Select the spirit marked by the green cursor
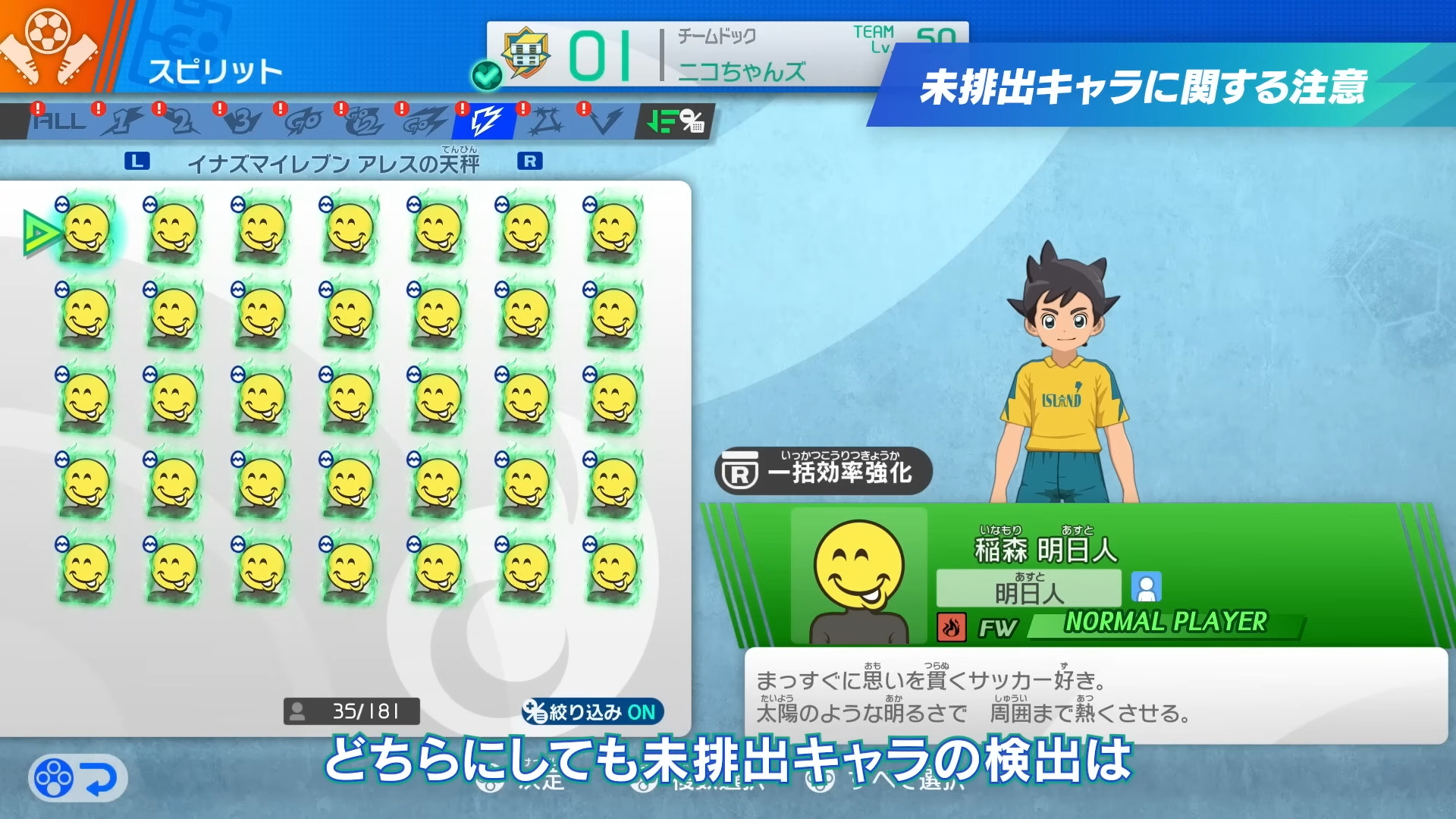 (x=86, y=230)
